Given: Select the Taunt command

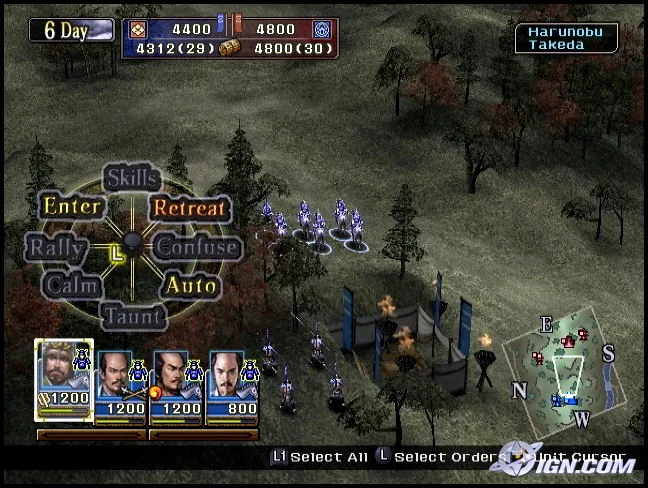Looking at the screenshot, I should (133, 316).
